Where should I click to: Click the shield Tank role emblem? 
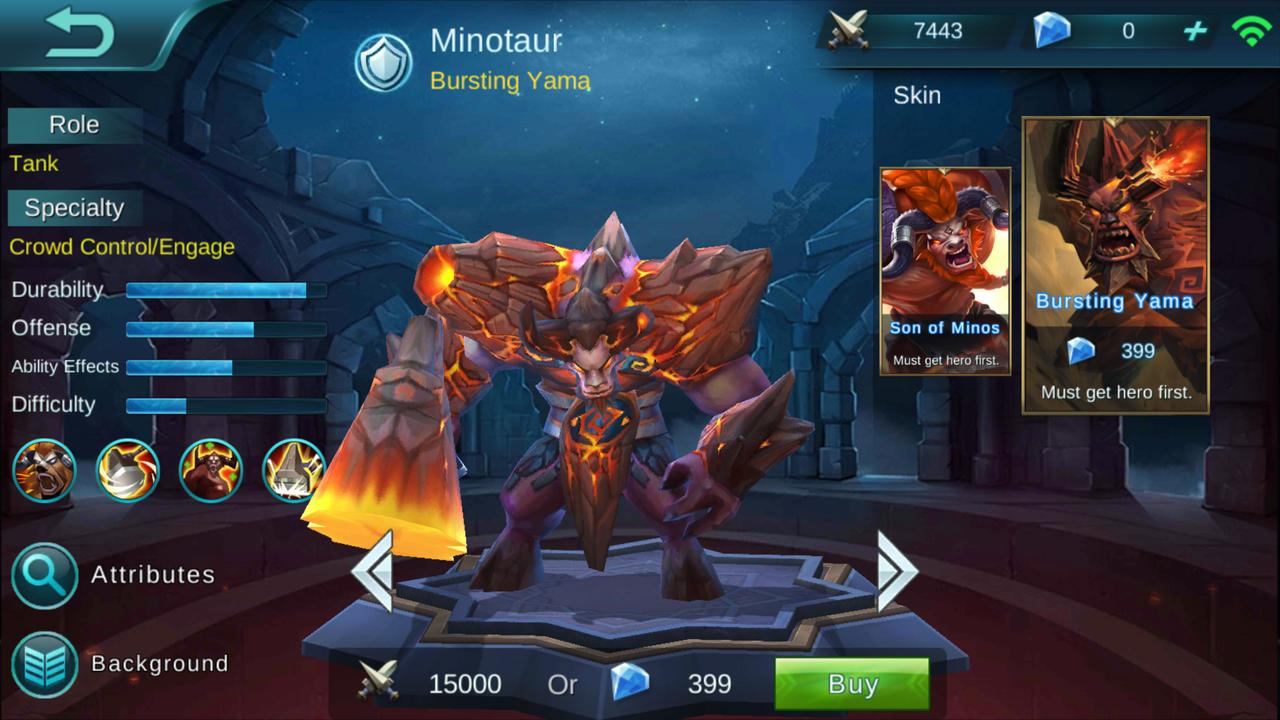point(384,62)
